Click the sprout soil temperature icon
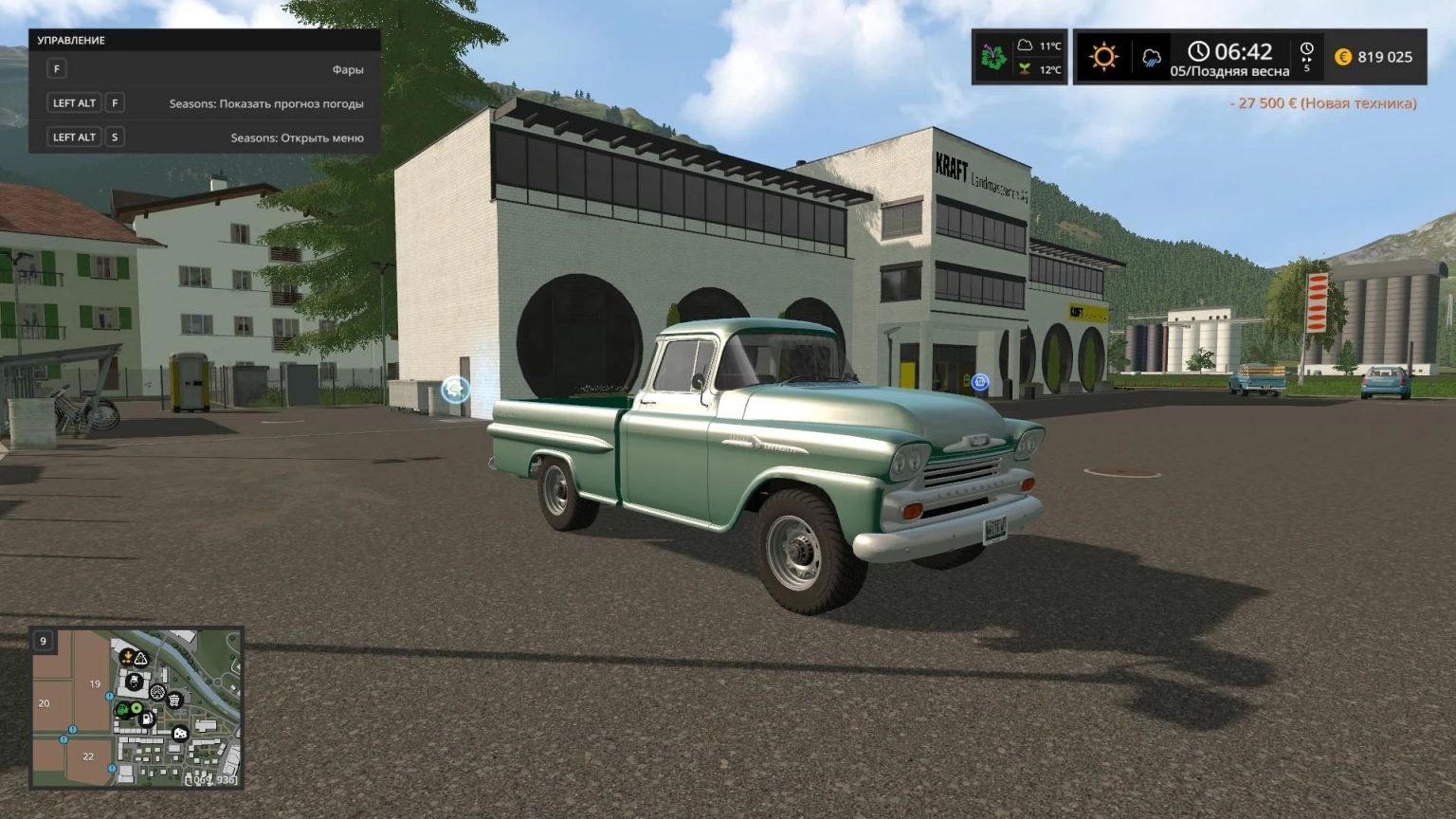The height and width of the screenshot is (819, 1456). (x=1026, y=70)
